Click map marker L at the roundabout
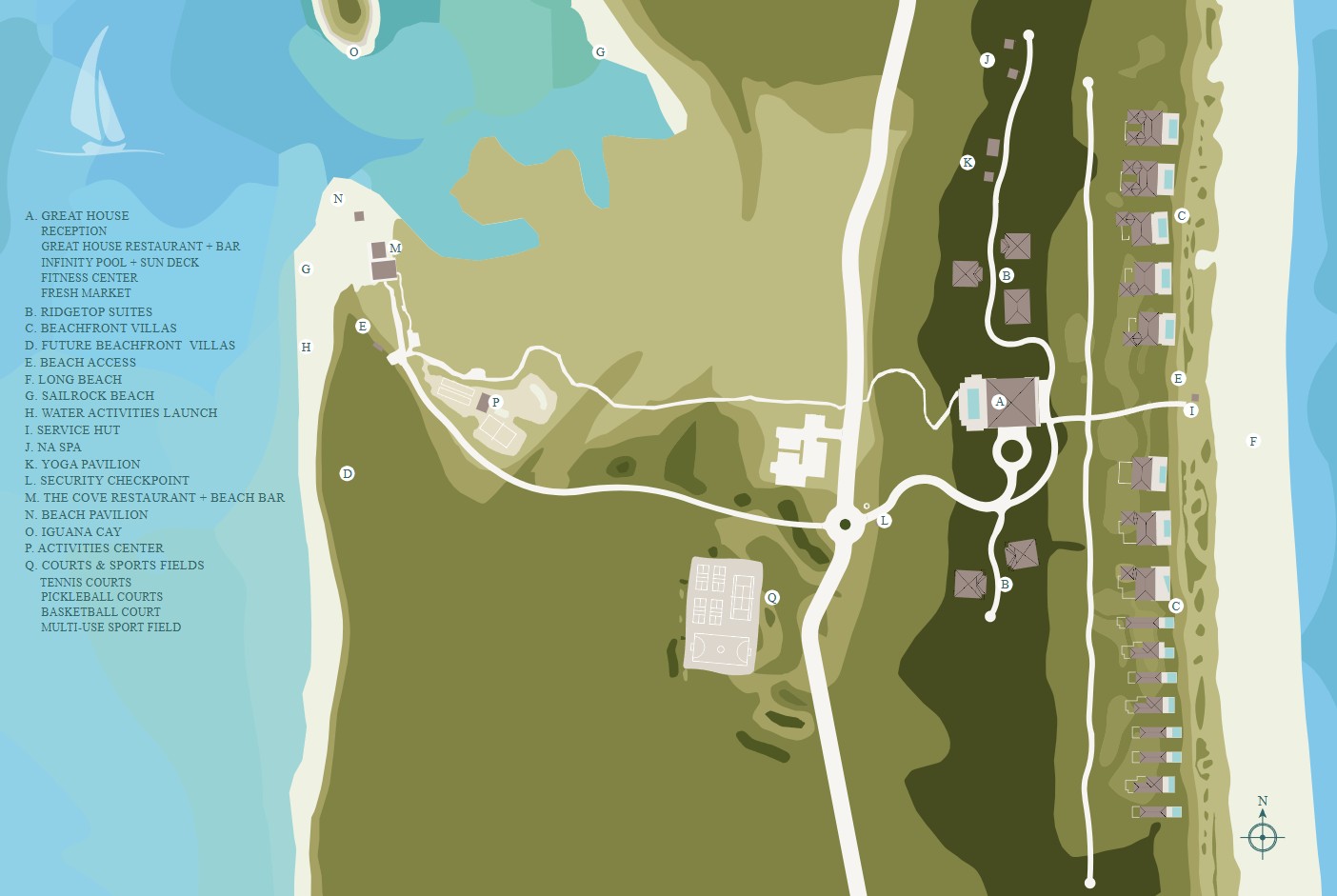 coord(885,521)
